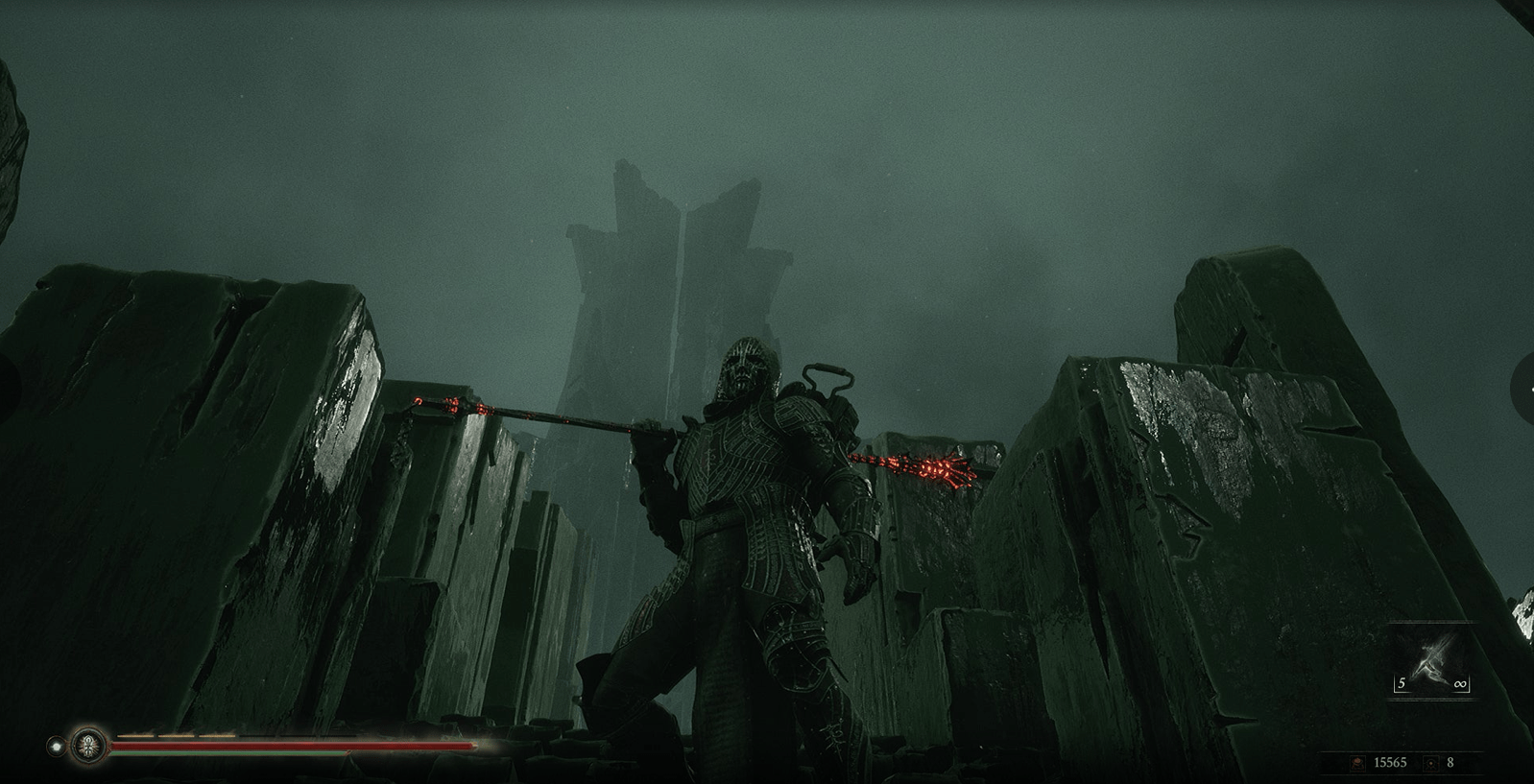Click the currency value 15565

[x=1391, y=763]
